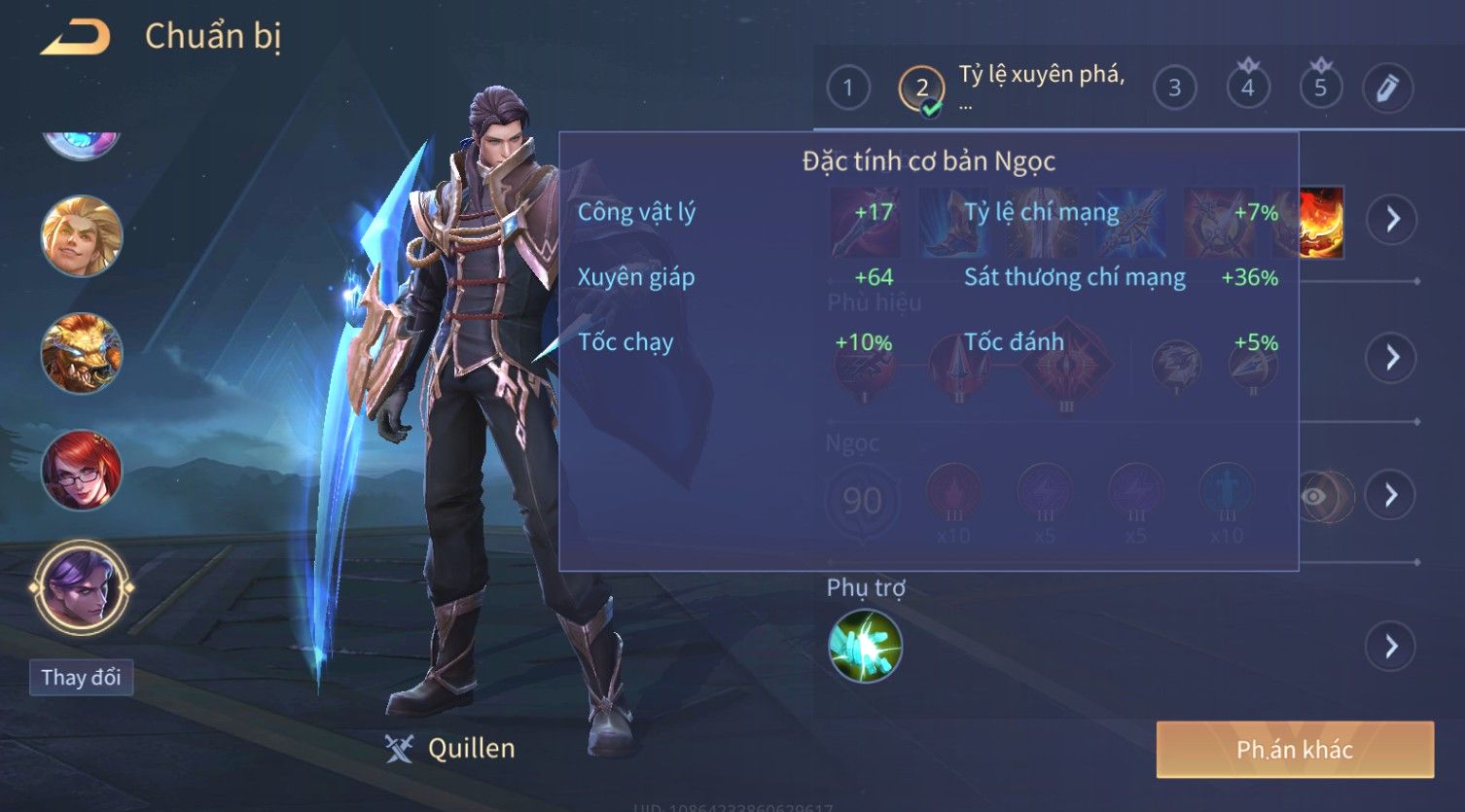This screenshot has height=812, width=1465.
Task: Select active preset slot 2
Action: [921, 89]
